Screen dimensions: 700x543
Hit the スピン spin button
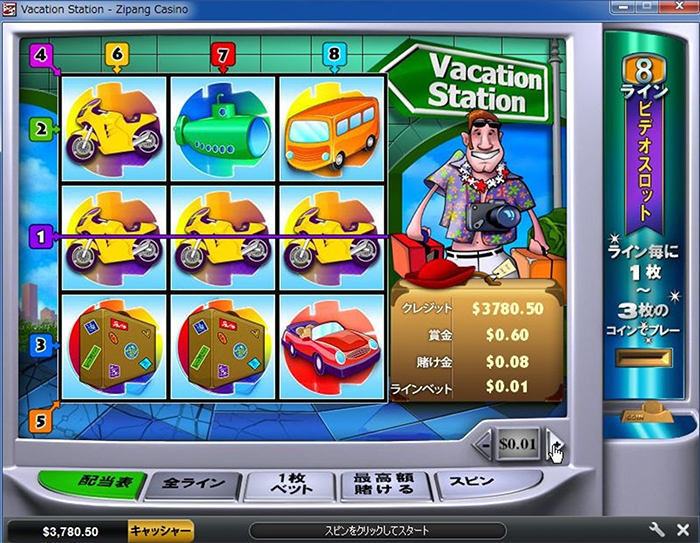[472, 483]
